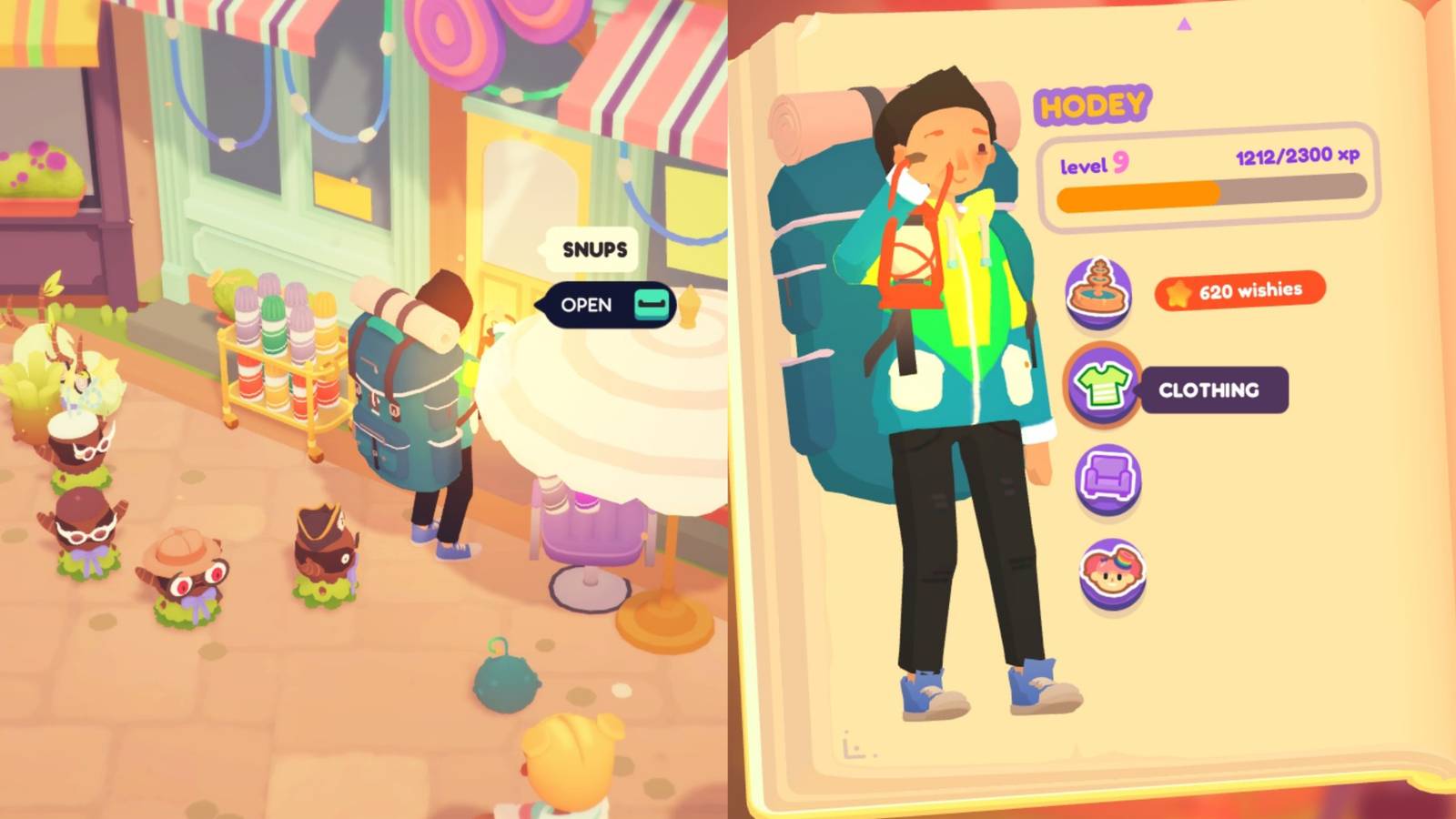Click the 1212/2300 xp text

pos(1296,157)
